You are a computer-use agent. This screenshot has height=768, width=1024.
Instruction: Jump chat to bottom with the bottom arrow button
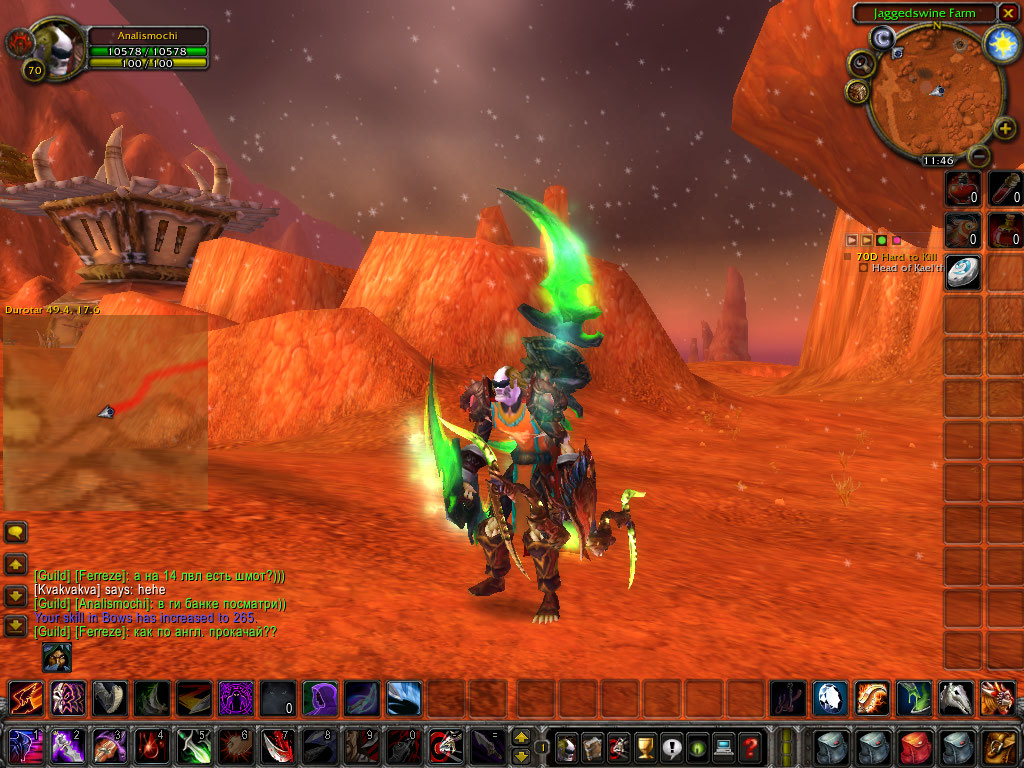(x=15, y=627)
